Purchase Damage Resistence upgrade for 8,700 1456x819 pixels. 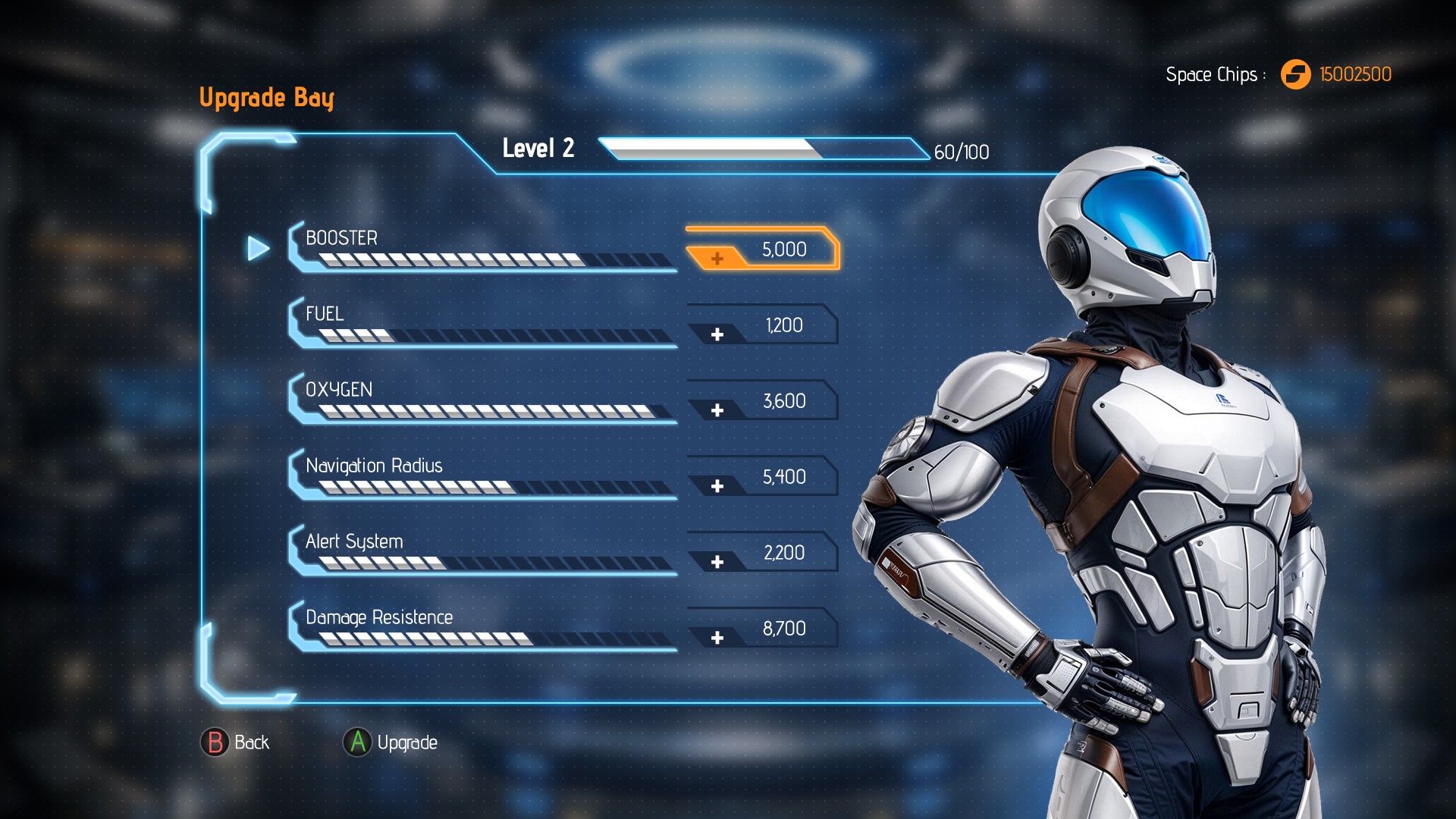(x=762, y=629)
